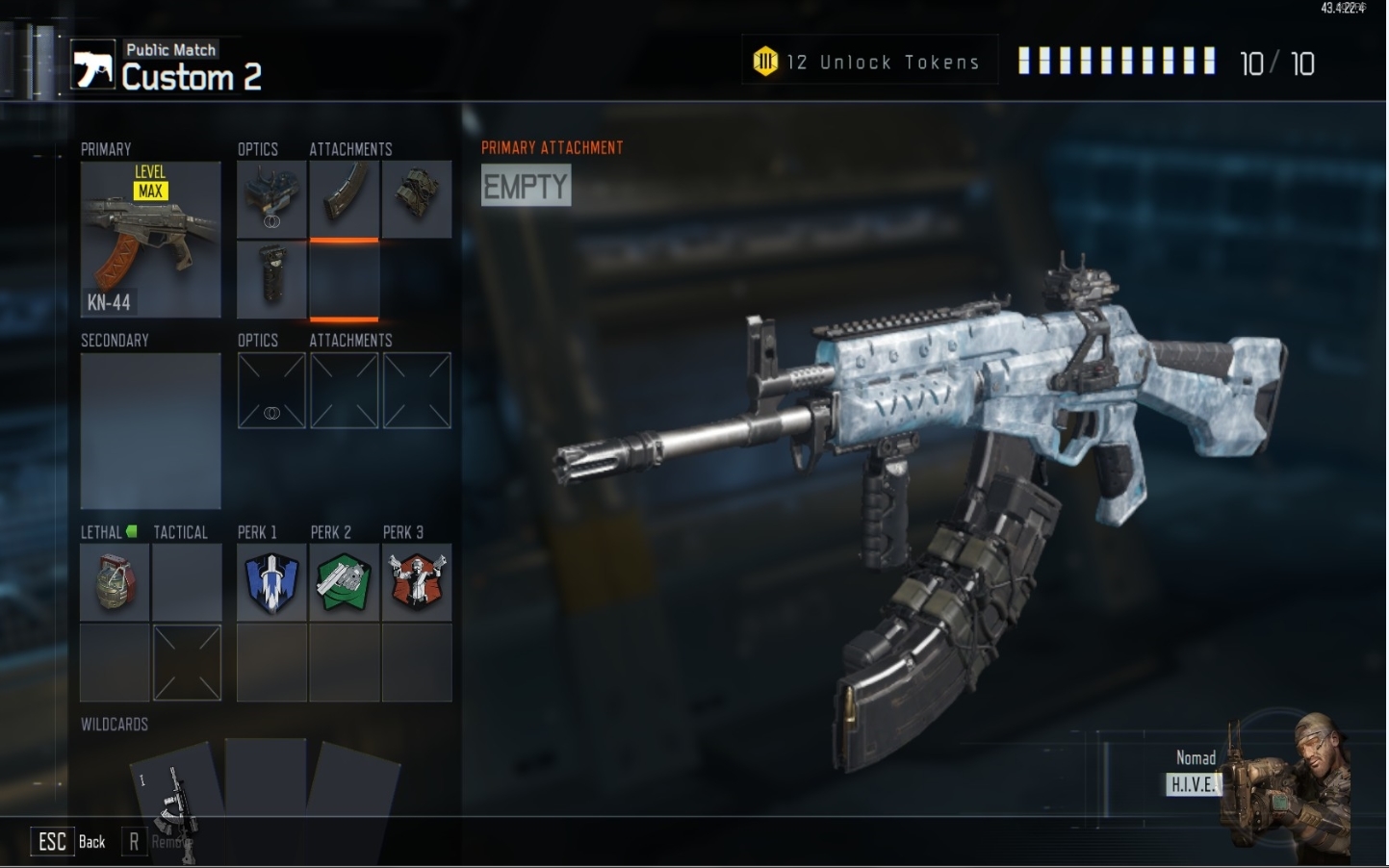Select the green Perk 2 icon
Screen dimensions: 1389x868
344,582
